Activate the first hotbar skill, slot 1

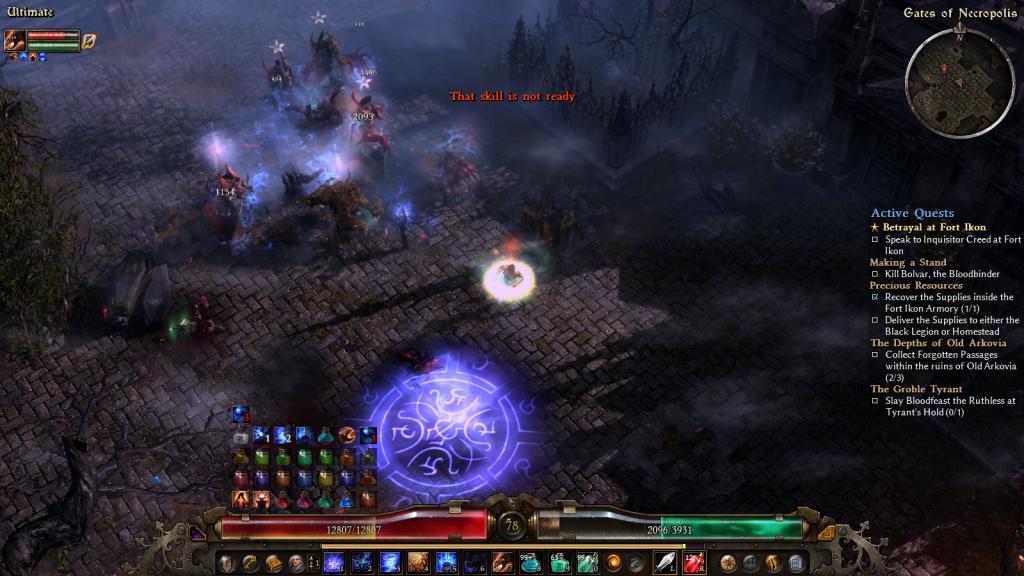tap(333, 563)
